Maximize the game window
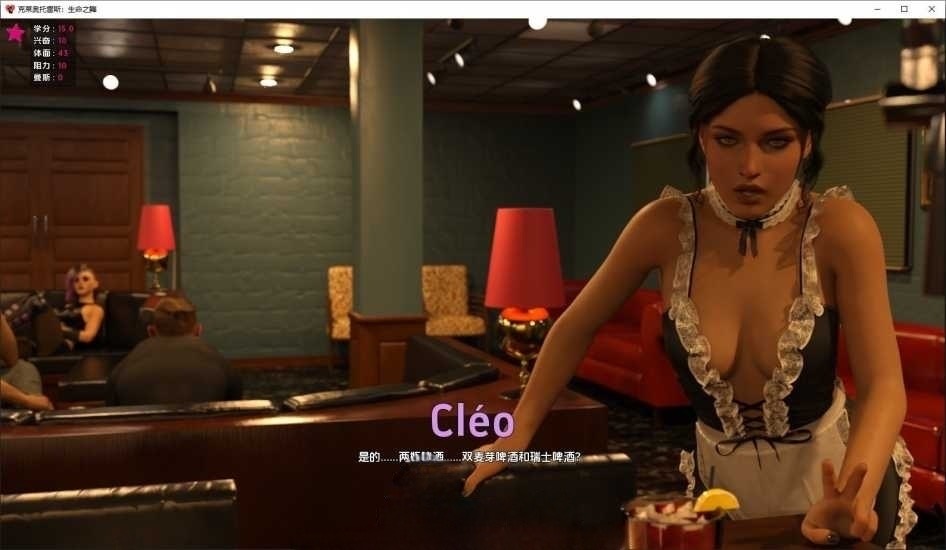946x550 pixels. (903, 9)
